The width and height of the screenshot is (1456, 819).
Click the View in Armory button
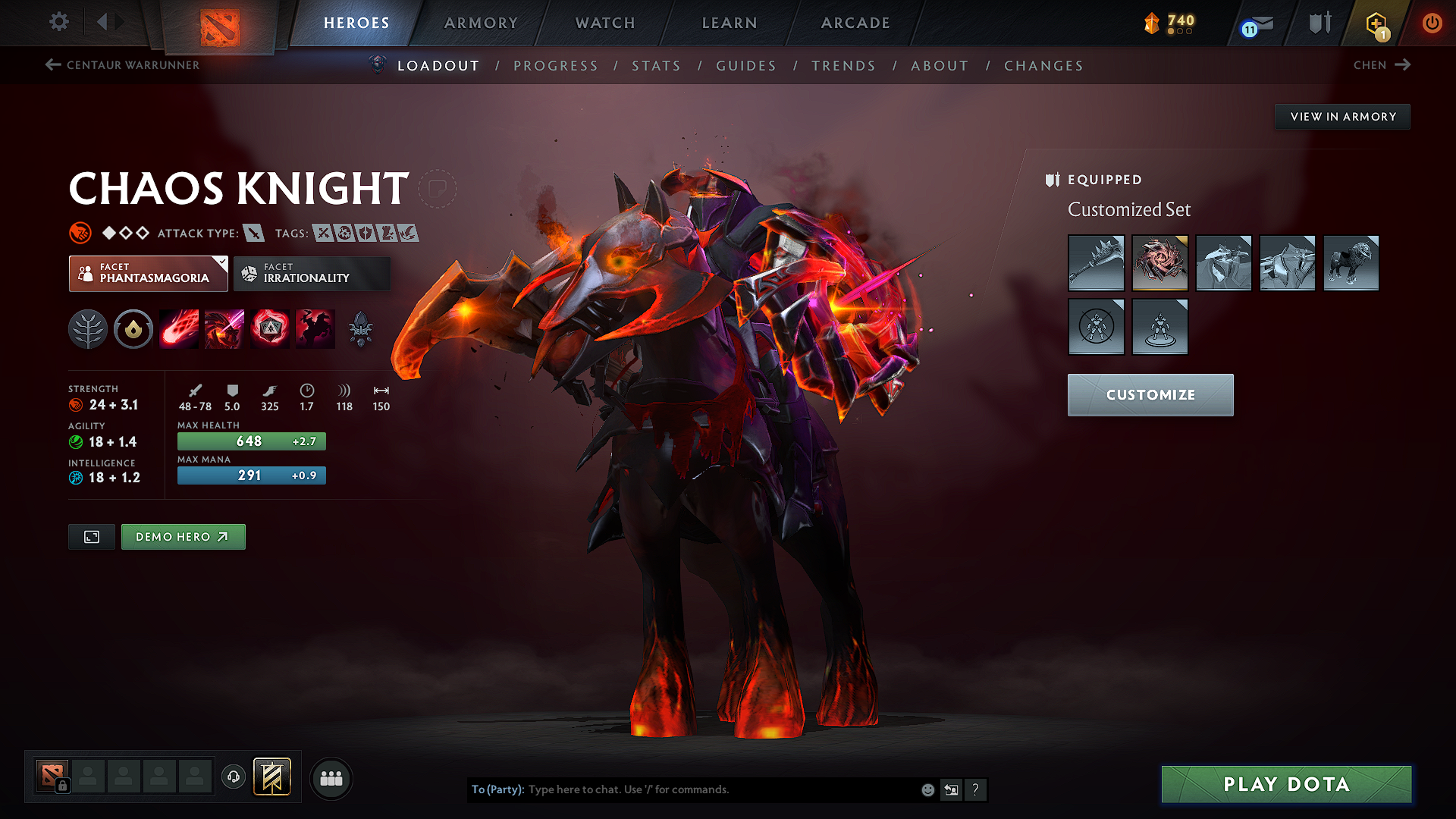(x=1342, y=117)
